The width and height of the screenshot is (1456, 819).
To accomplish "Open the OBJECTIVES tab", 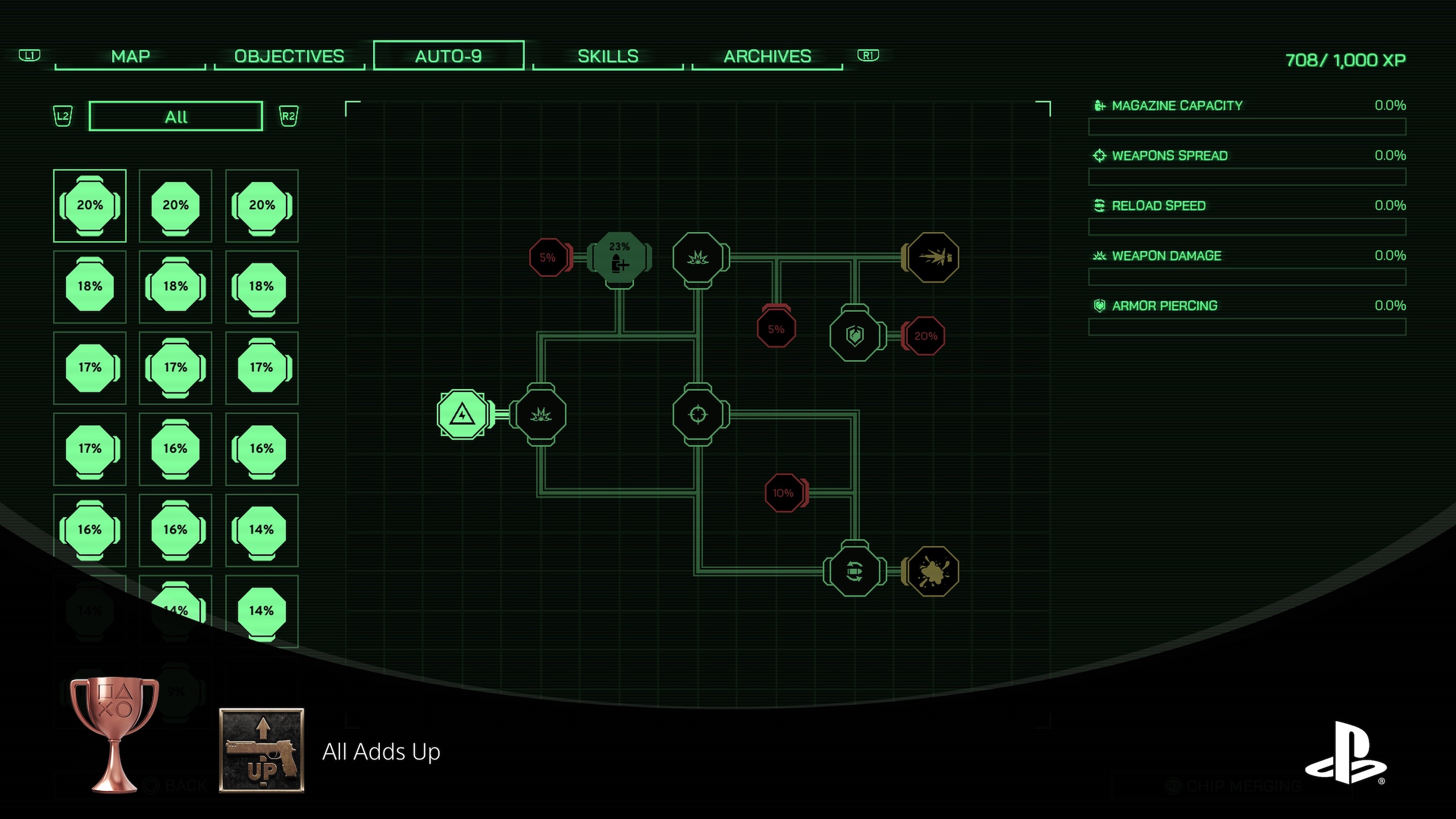I will coord(289,56).
